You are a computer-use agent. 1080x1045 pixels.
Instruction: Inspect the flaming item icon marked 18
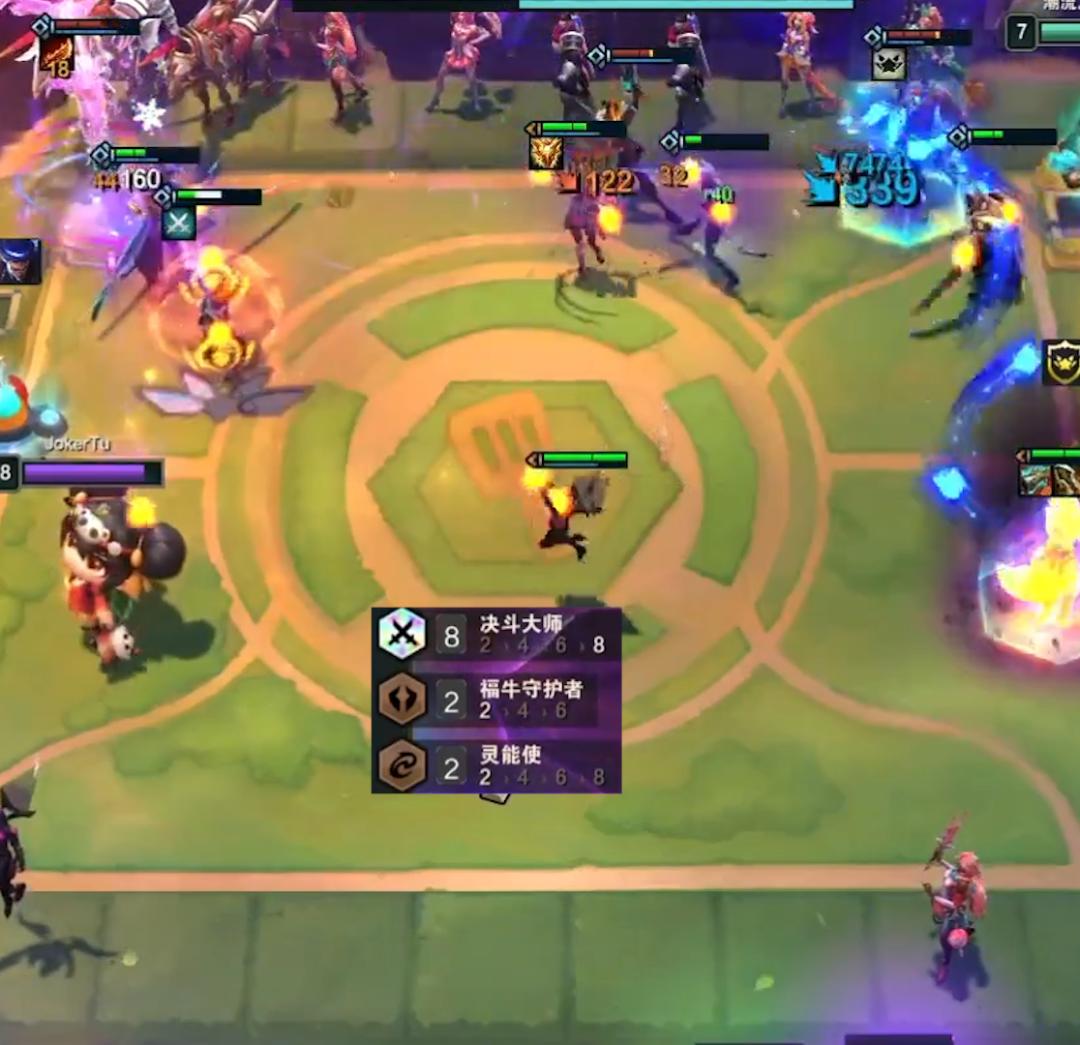(x=57, y=54)
